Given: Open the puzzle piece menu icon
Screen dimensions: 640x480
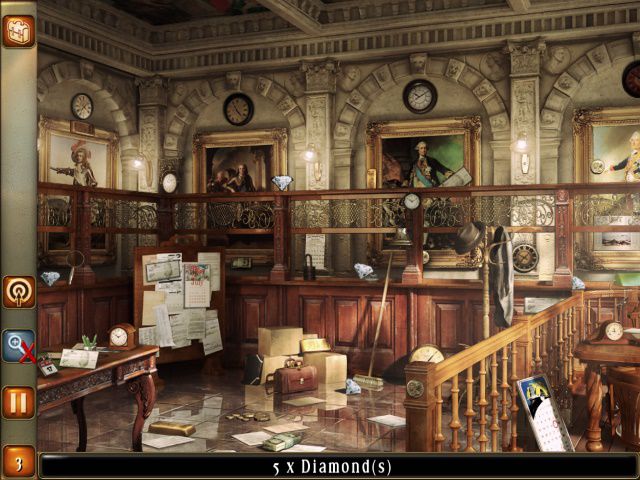Looking at the screenshot, I should [x=18, y=31].
